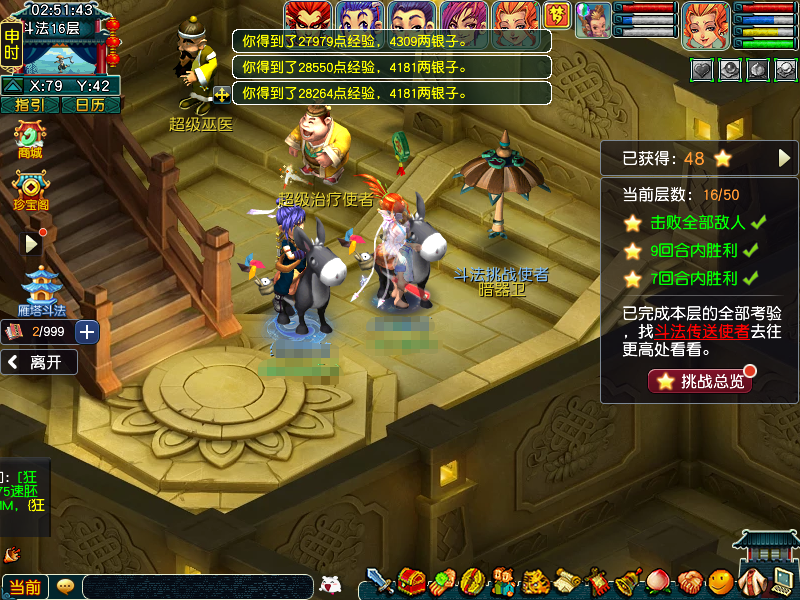Open the scroll quest icon

point(568,580)
